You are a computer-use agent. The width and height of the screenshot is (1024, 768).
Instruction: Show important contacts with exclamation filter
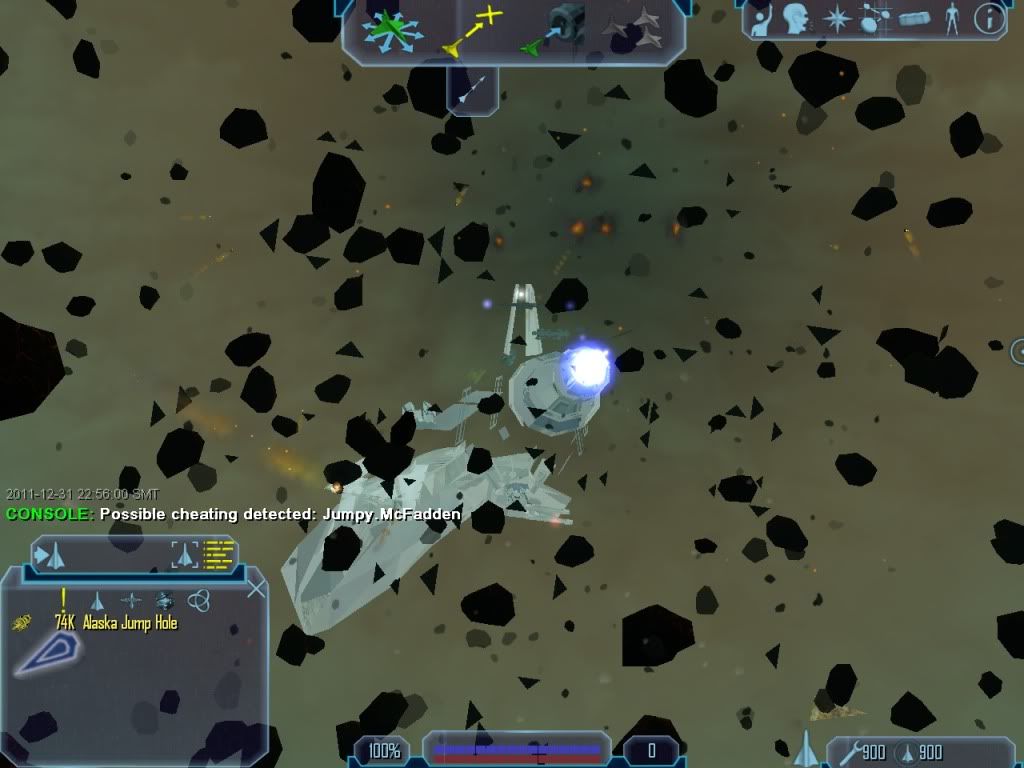(x=64, y=599)
